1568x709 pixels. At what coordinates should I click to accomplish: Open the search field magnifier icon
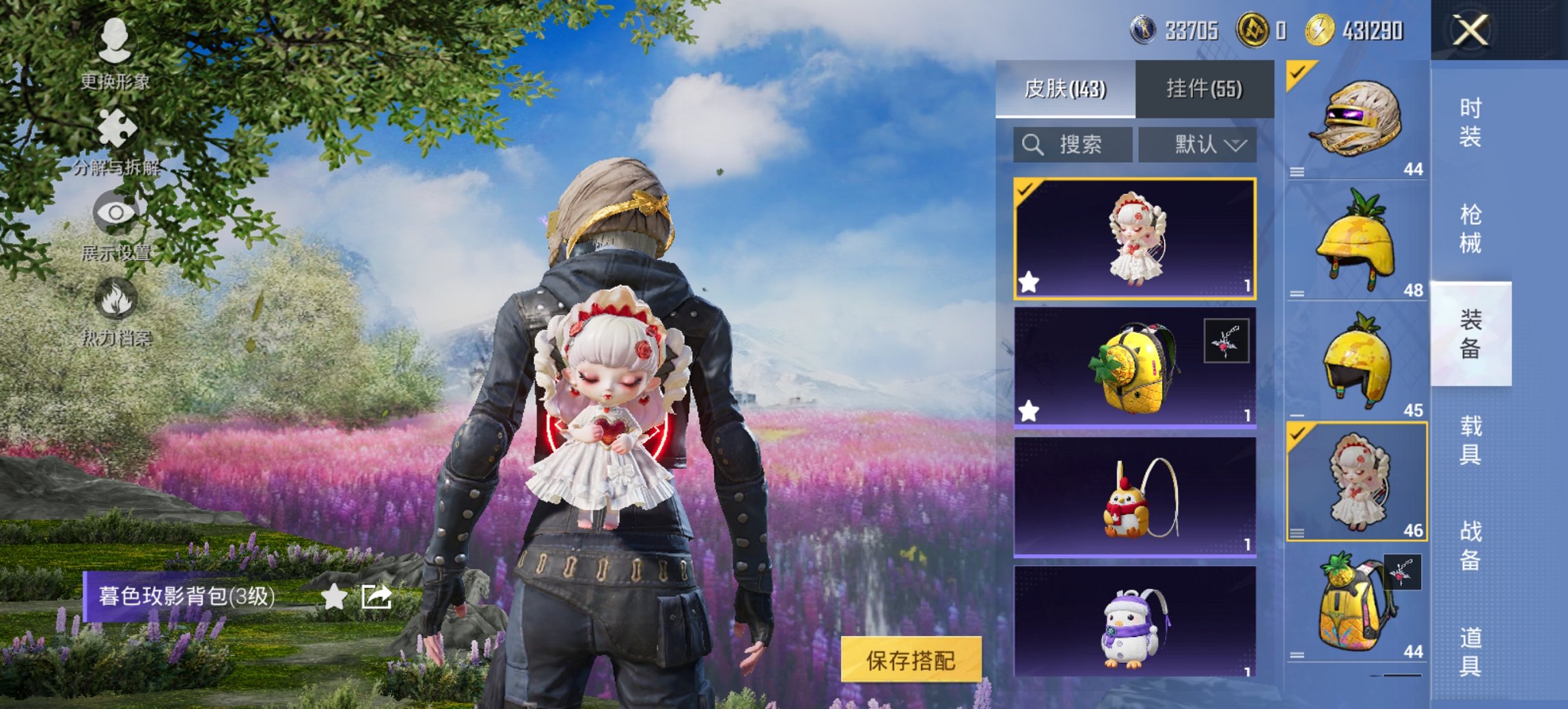(x=1032, y=146)
